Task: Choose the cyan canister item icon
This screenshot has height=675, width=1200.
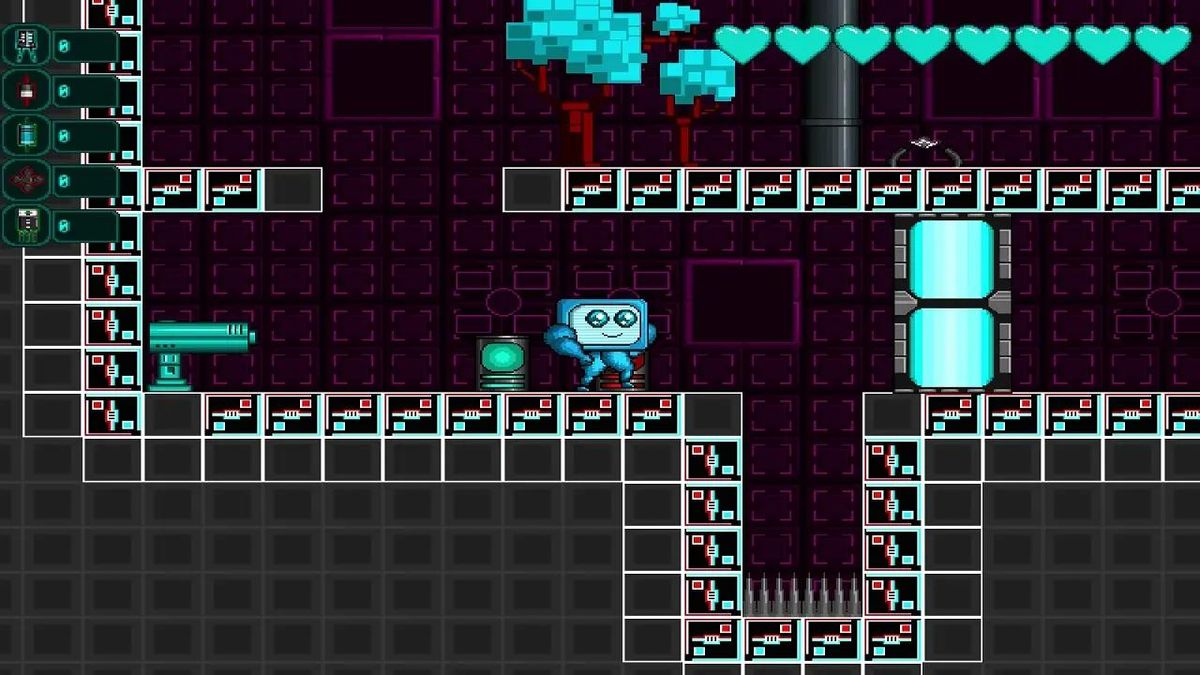Action: (26, 136)
